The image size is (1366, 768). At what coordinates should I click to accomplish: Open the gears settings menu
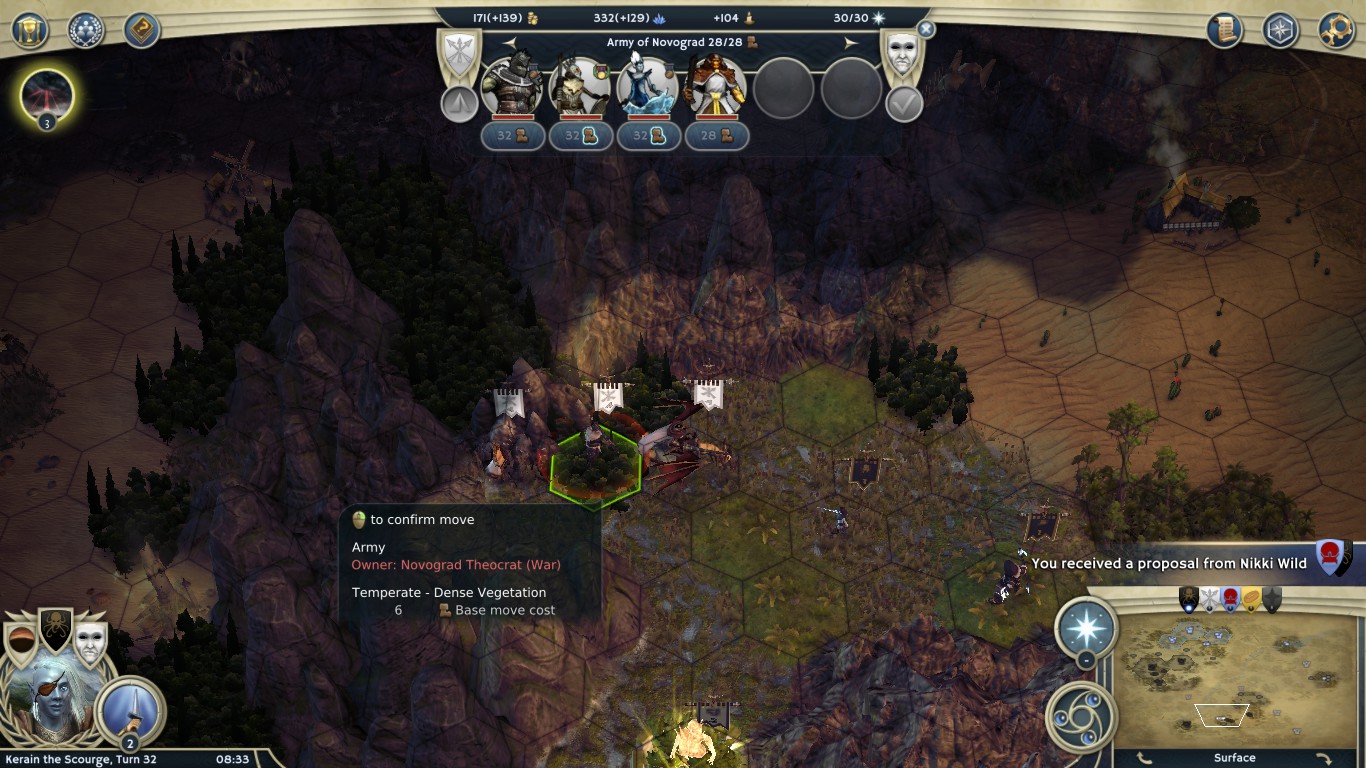[1336, 30]
